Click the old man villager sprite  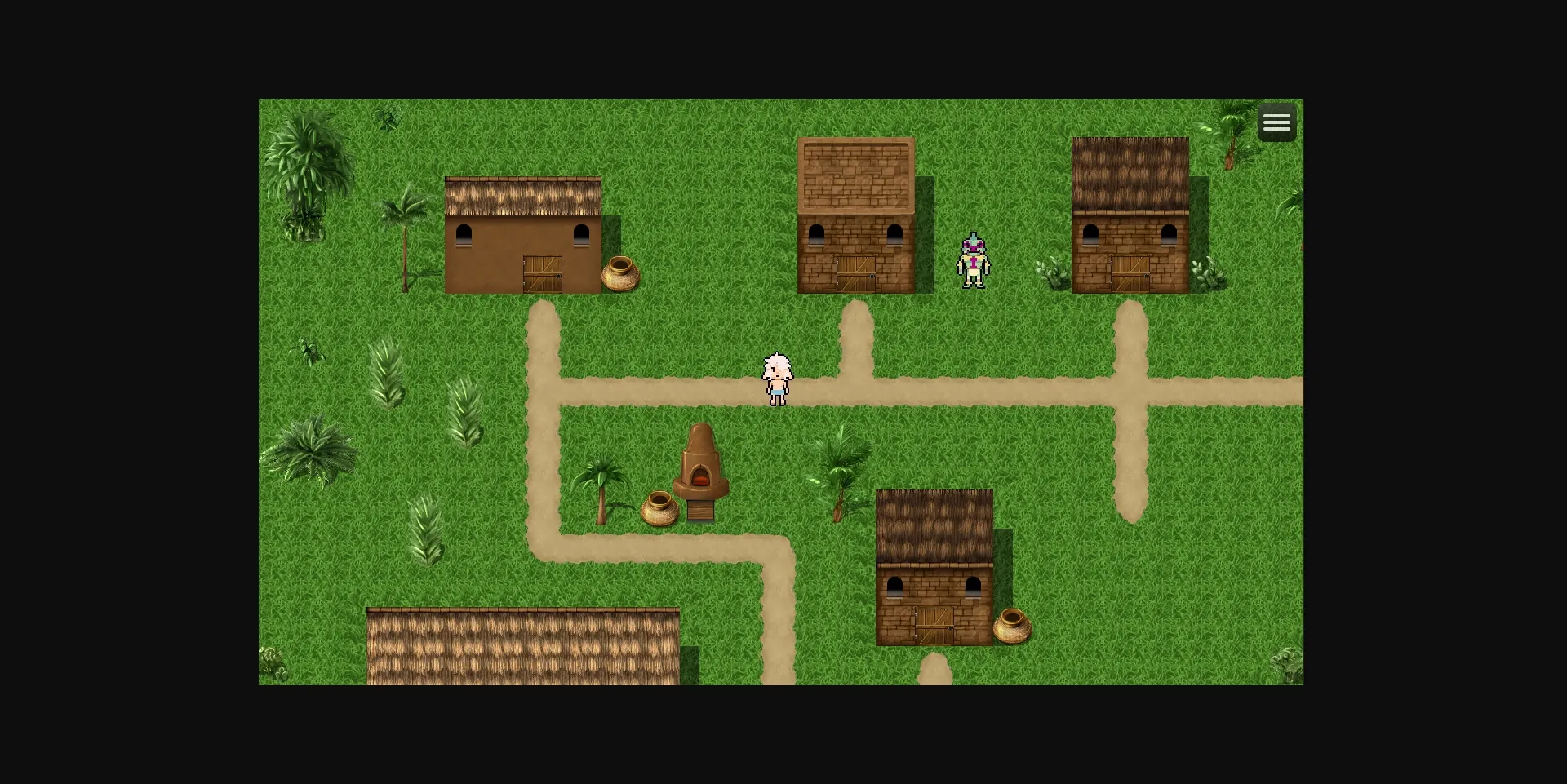pyautogui.click(x=778, y=377)
